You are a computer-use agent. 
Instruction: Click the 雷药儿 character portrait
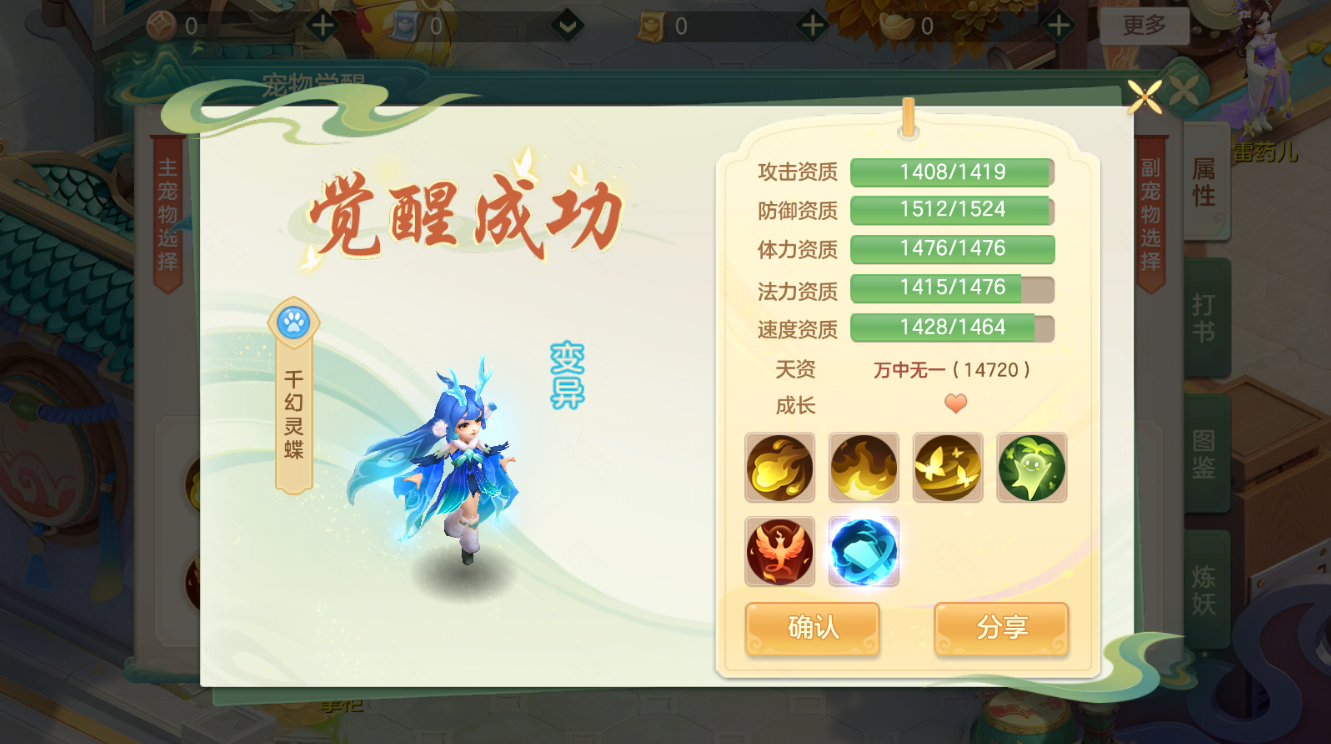coord(1262,70)
